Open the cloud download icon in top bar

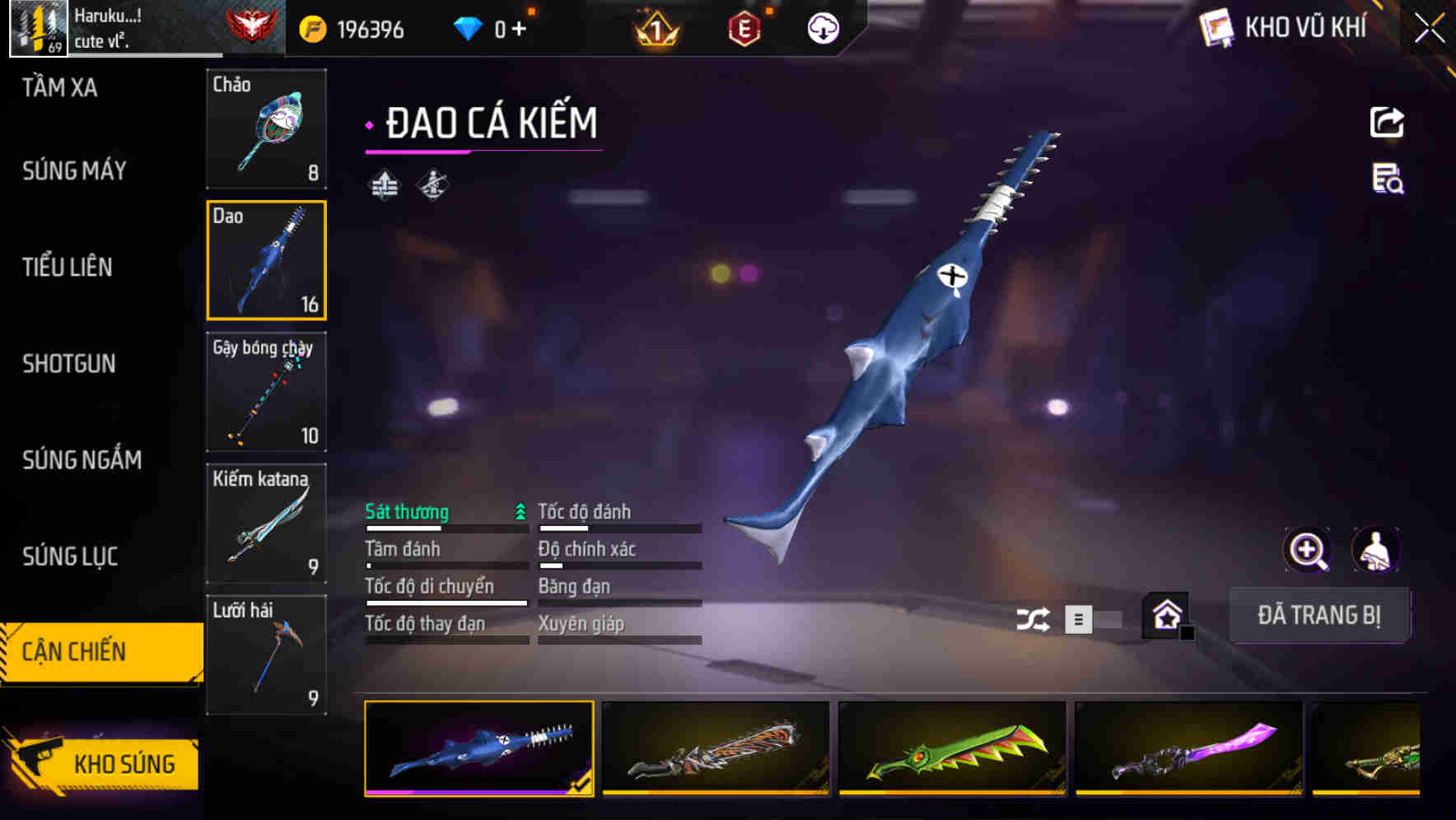point(822,27)
